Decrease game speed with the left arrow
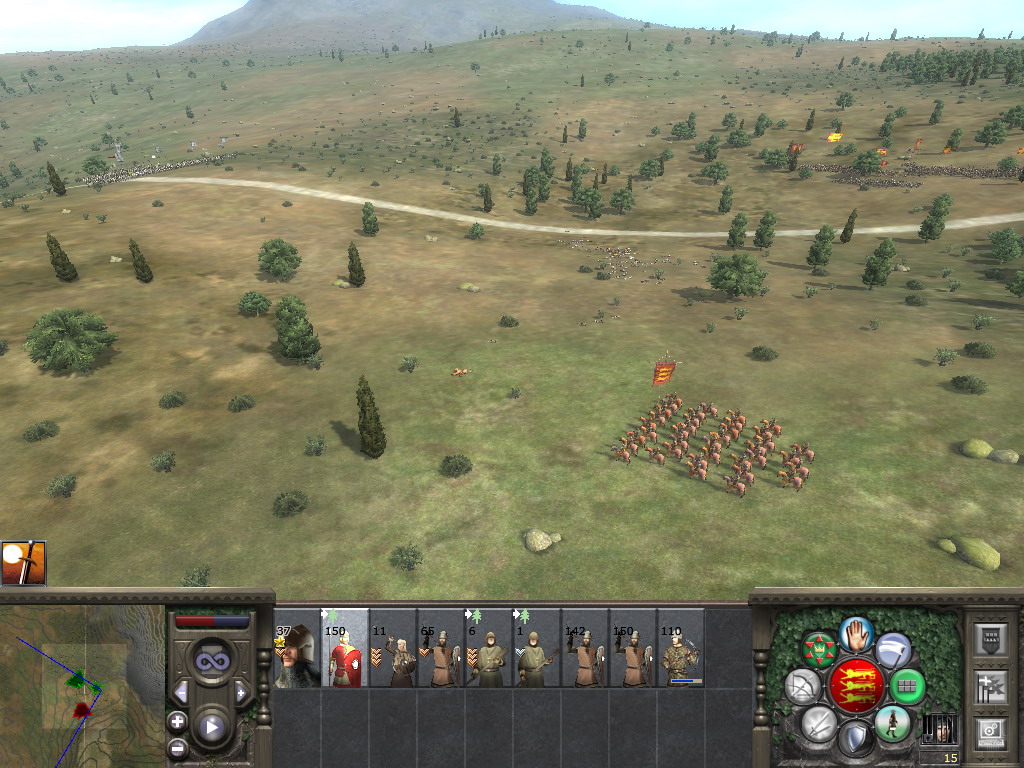 181,692
